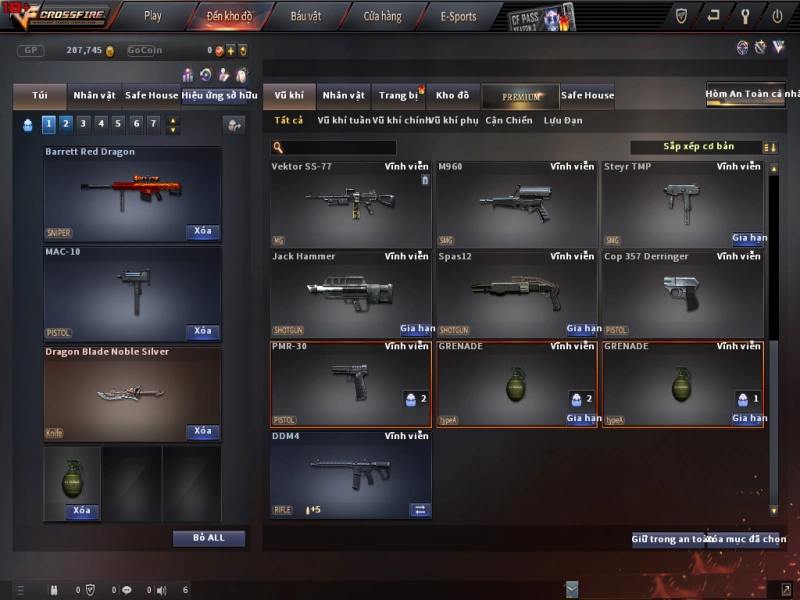Click the Bỏ ALL button
The width and height of the screenshot is (800, 600).
[x=209, y=538]
